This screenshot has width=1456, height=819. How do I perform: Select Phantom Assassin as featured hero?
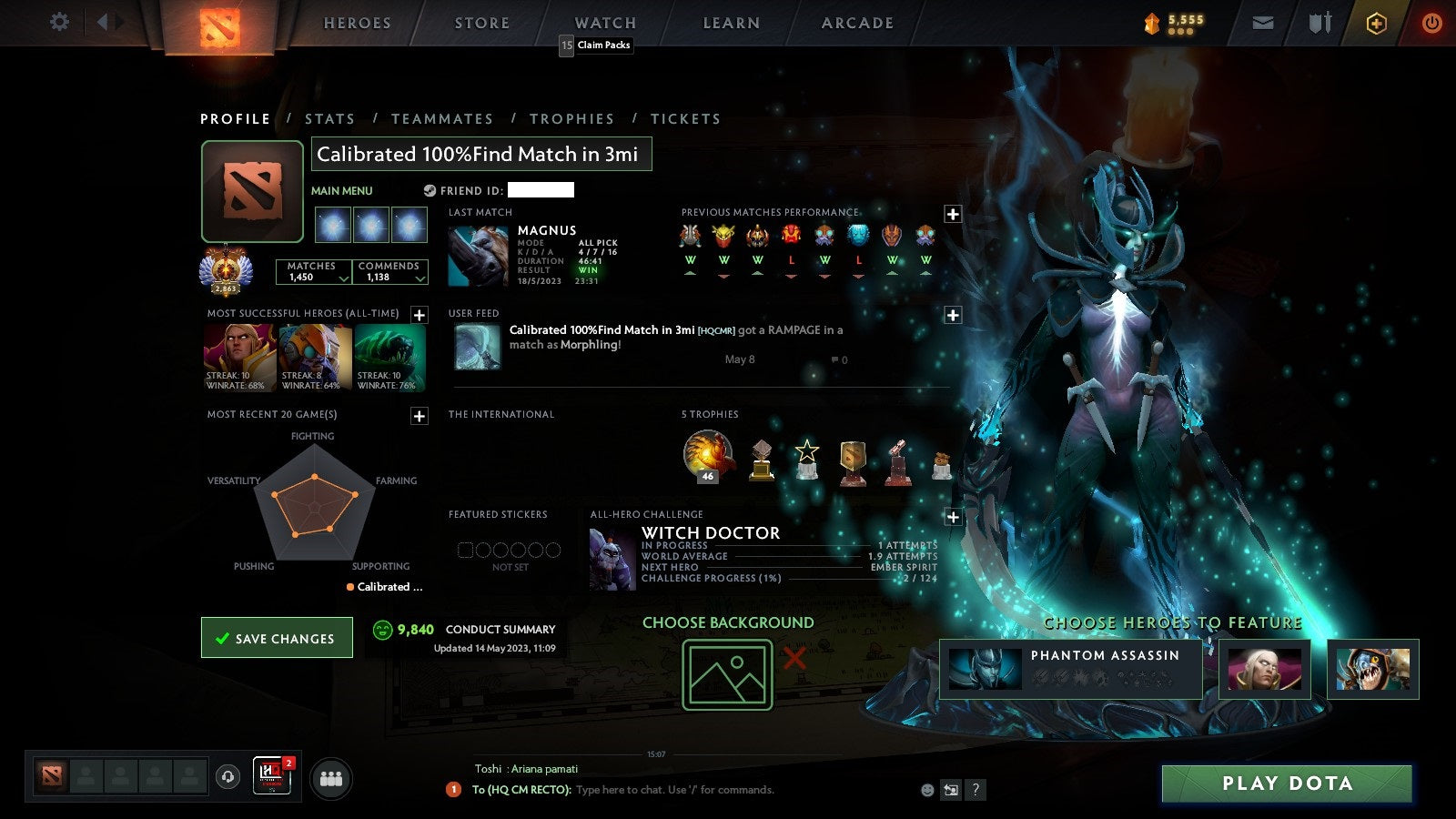1070,671
